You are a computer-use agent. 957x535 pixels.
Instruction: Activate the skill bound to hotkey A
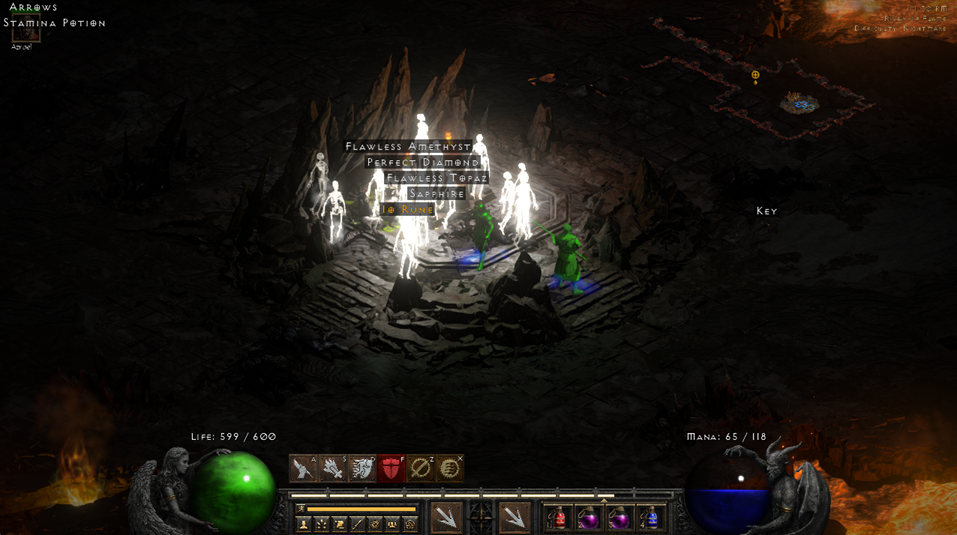click(303, 468)
